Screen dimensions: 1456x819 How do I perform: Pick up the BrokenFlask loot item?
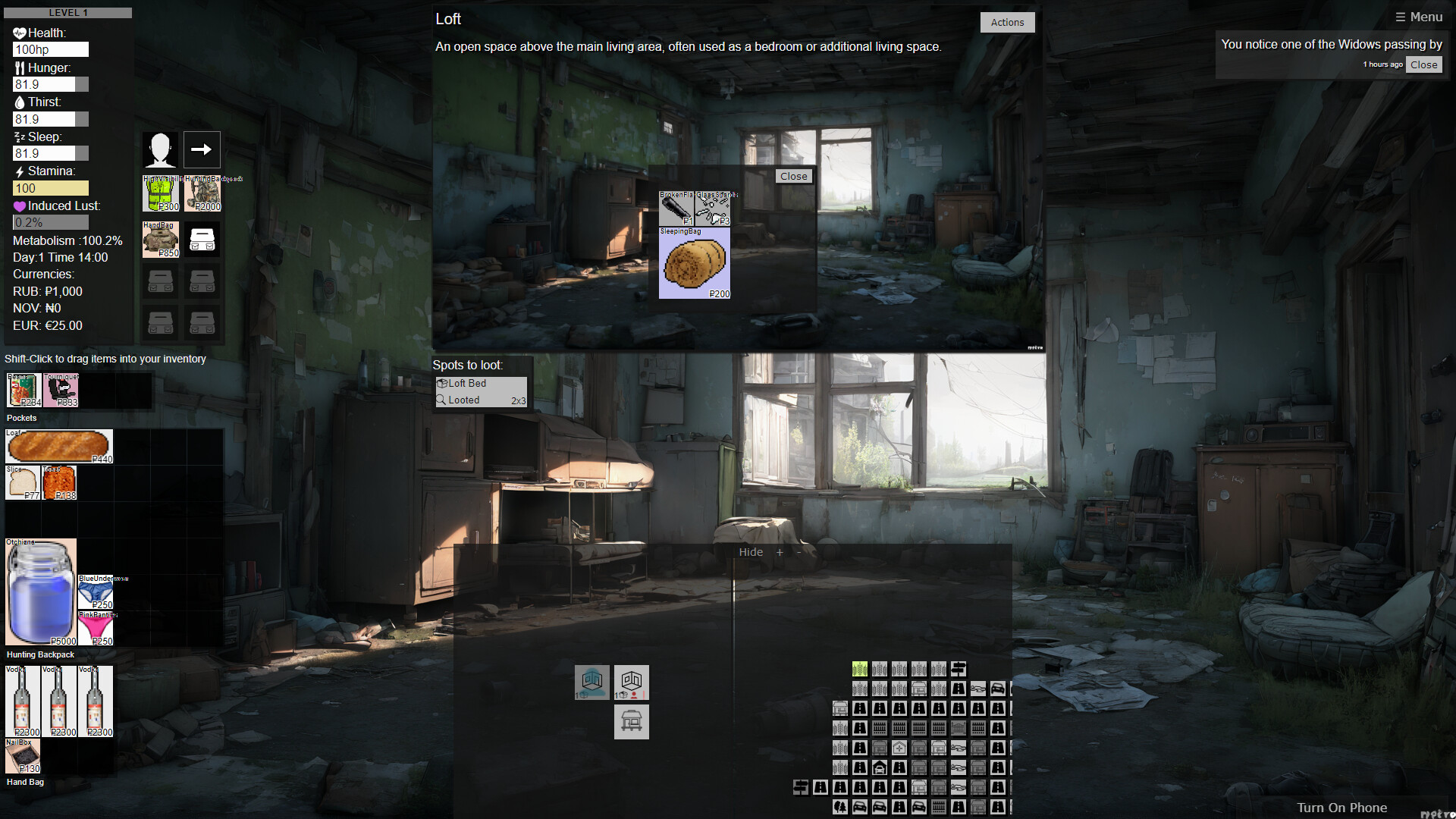676,209
